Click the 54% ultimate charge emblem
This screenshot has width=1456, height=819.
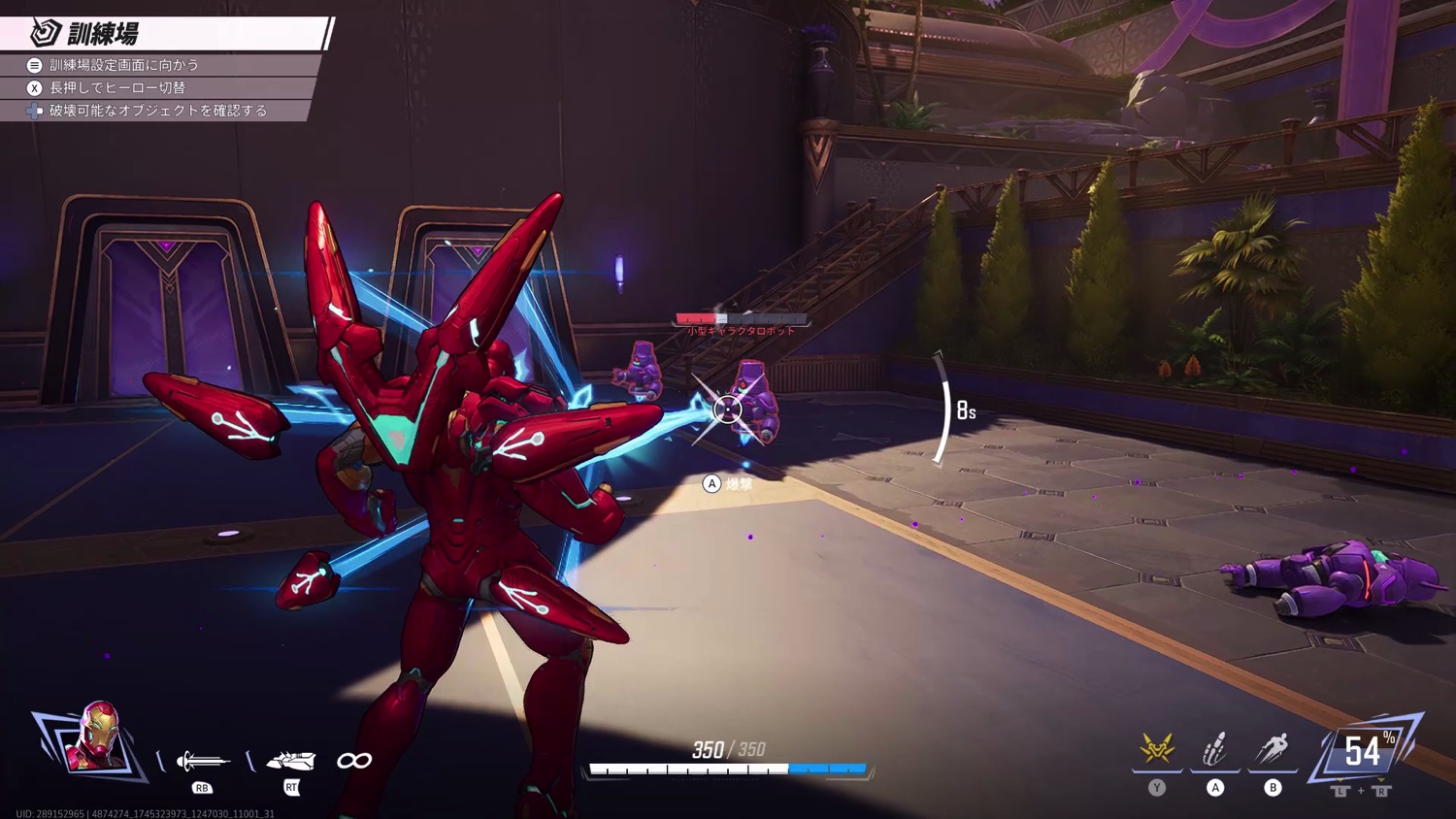coord(1363,751)
